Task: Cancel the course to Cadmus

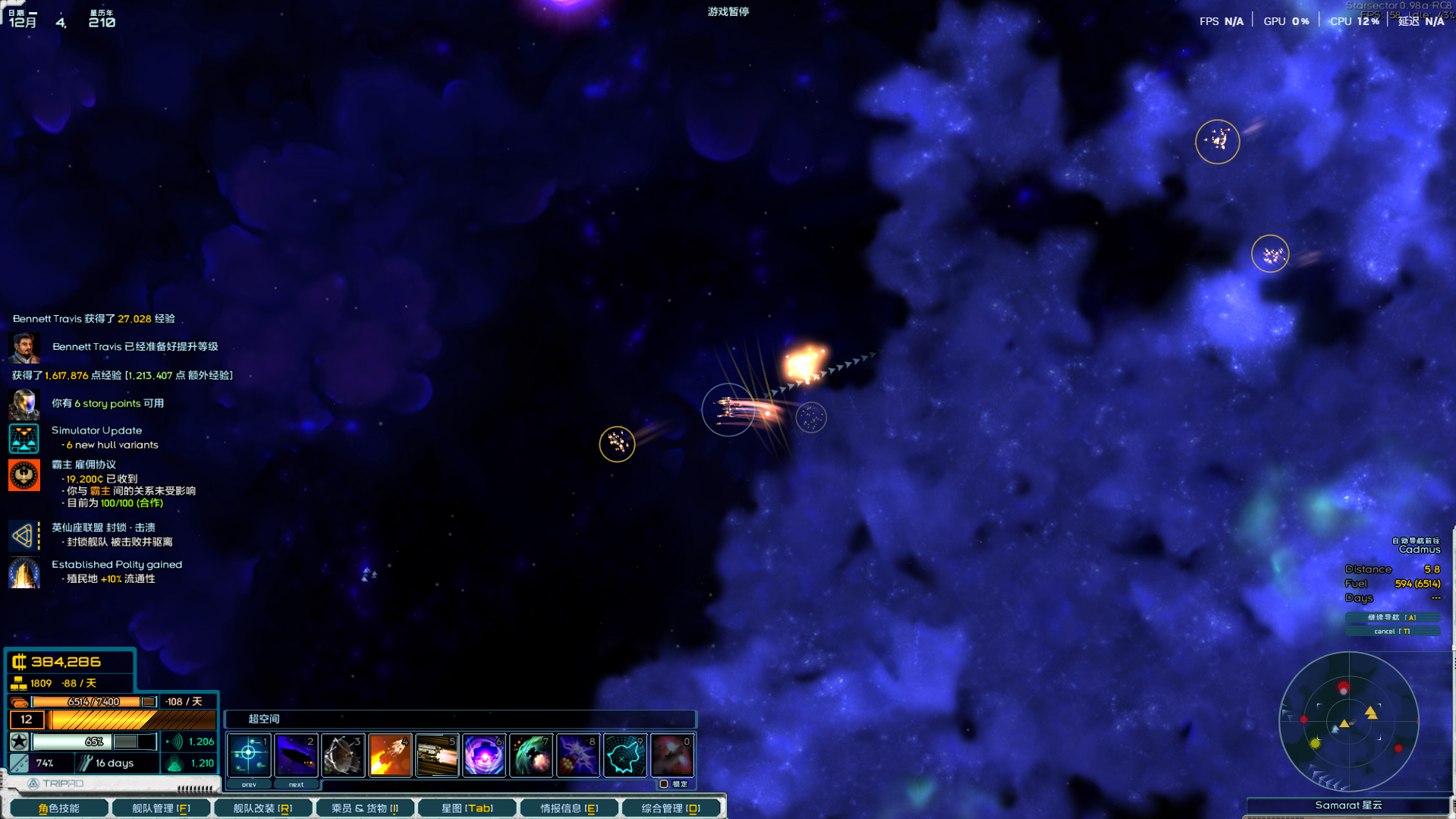Action: pos(1392,631)
